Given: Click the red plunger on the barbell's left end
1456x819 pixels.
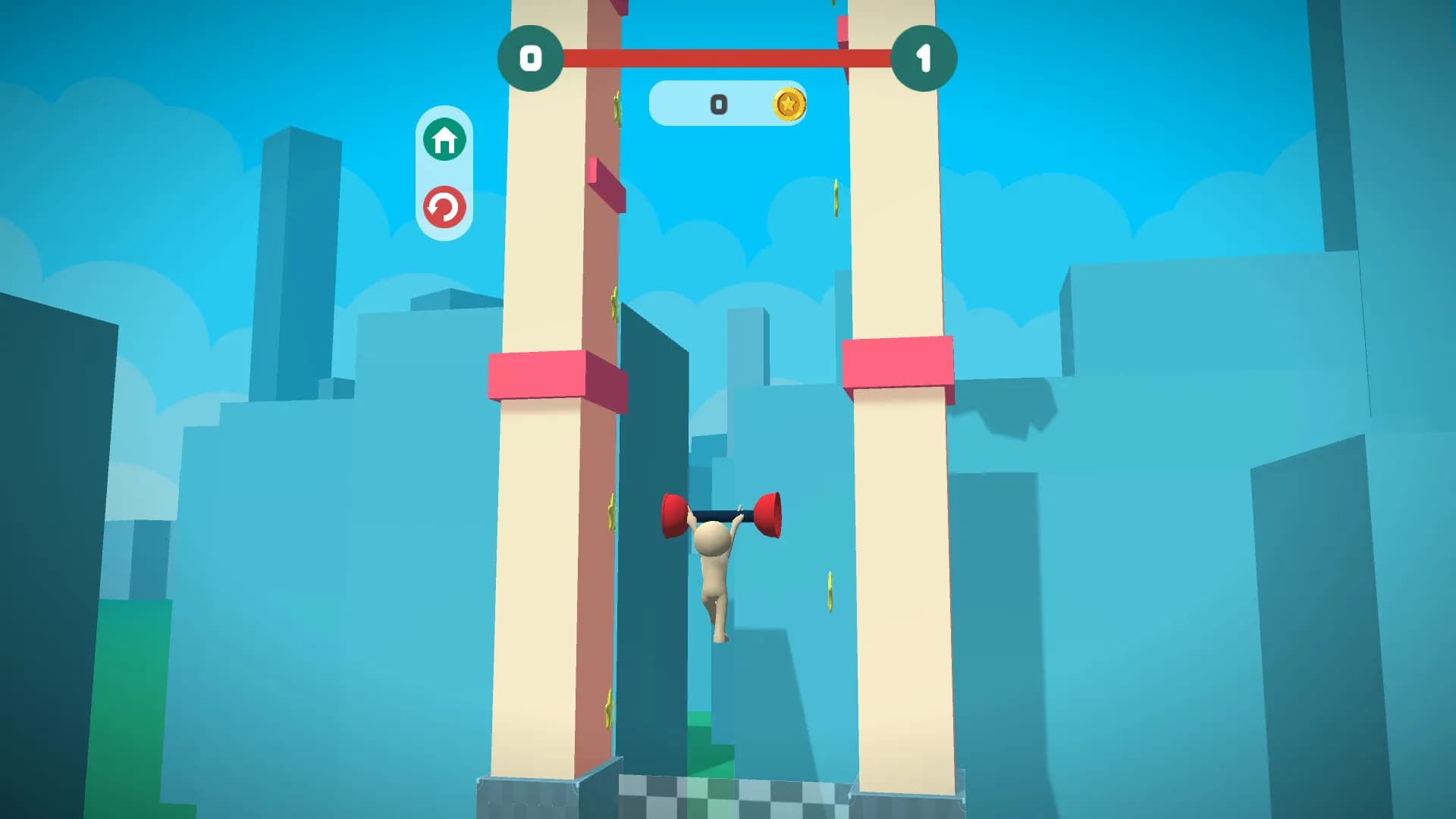Looking at the screenshot, I should [x=674, y=513].
